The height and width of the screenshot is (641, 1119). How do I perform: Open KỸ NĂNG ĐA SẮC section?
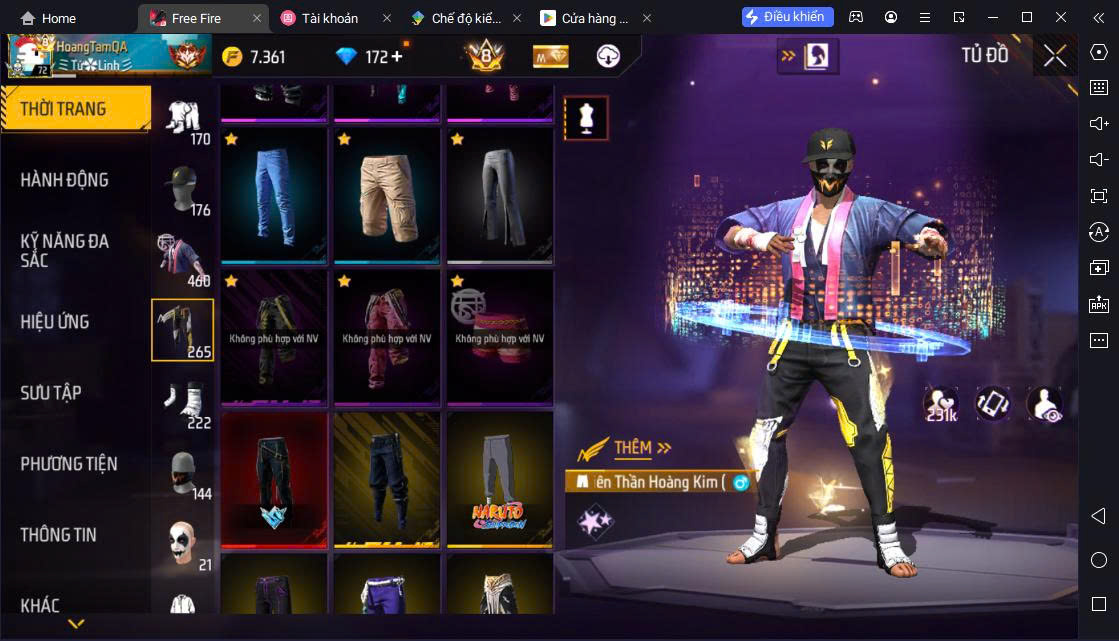(65, 250)
